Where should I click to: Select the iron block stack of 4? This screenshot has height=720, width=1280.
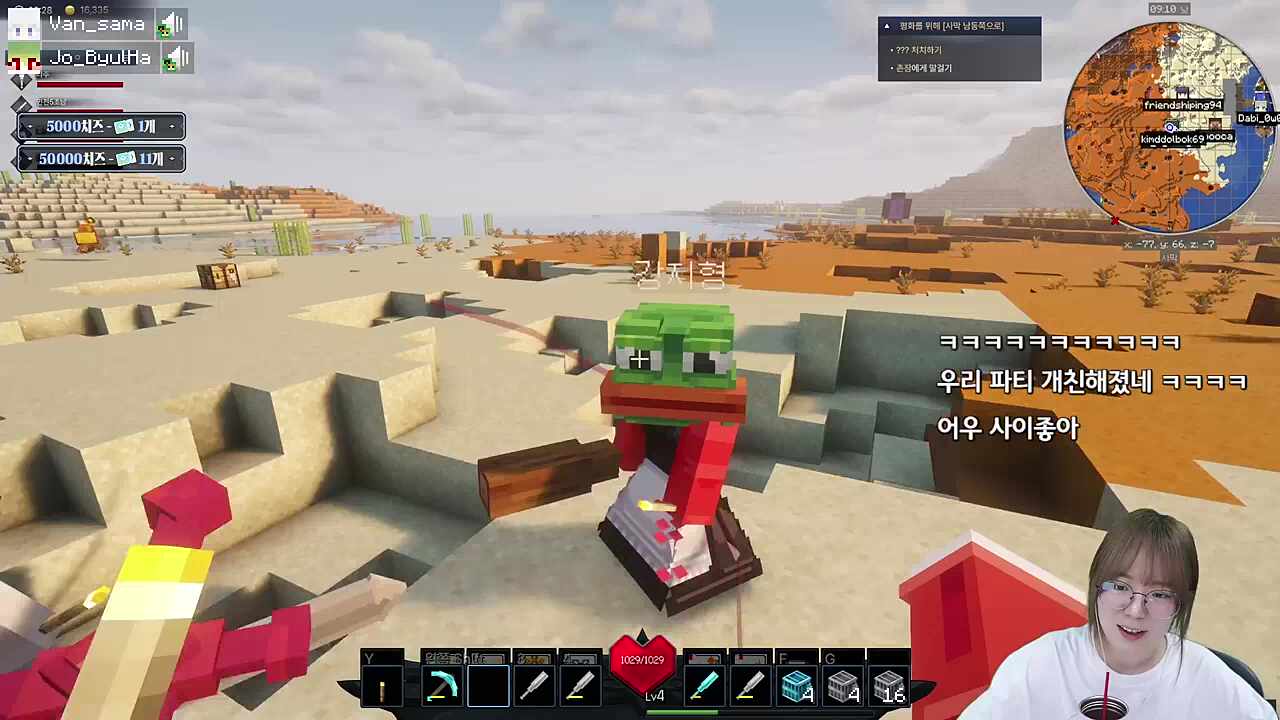point(843,687)
